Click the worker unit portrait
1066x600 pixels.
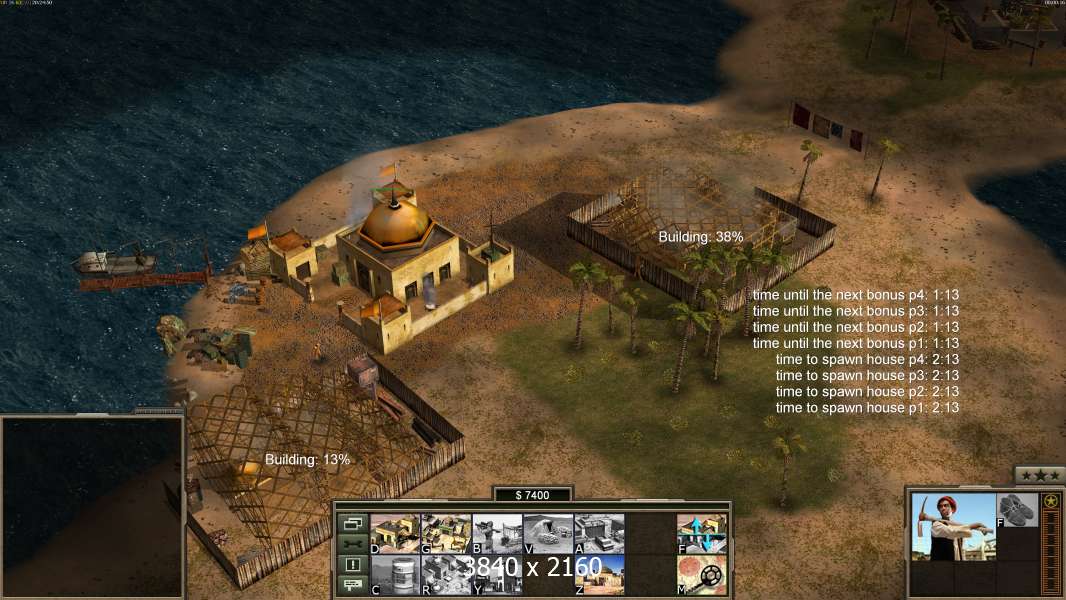click(x=953, y=527)
